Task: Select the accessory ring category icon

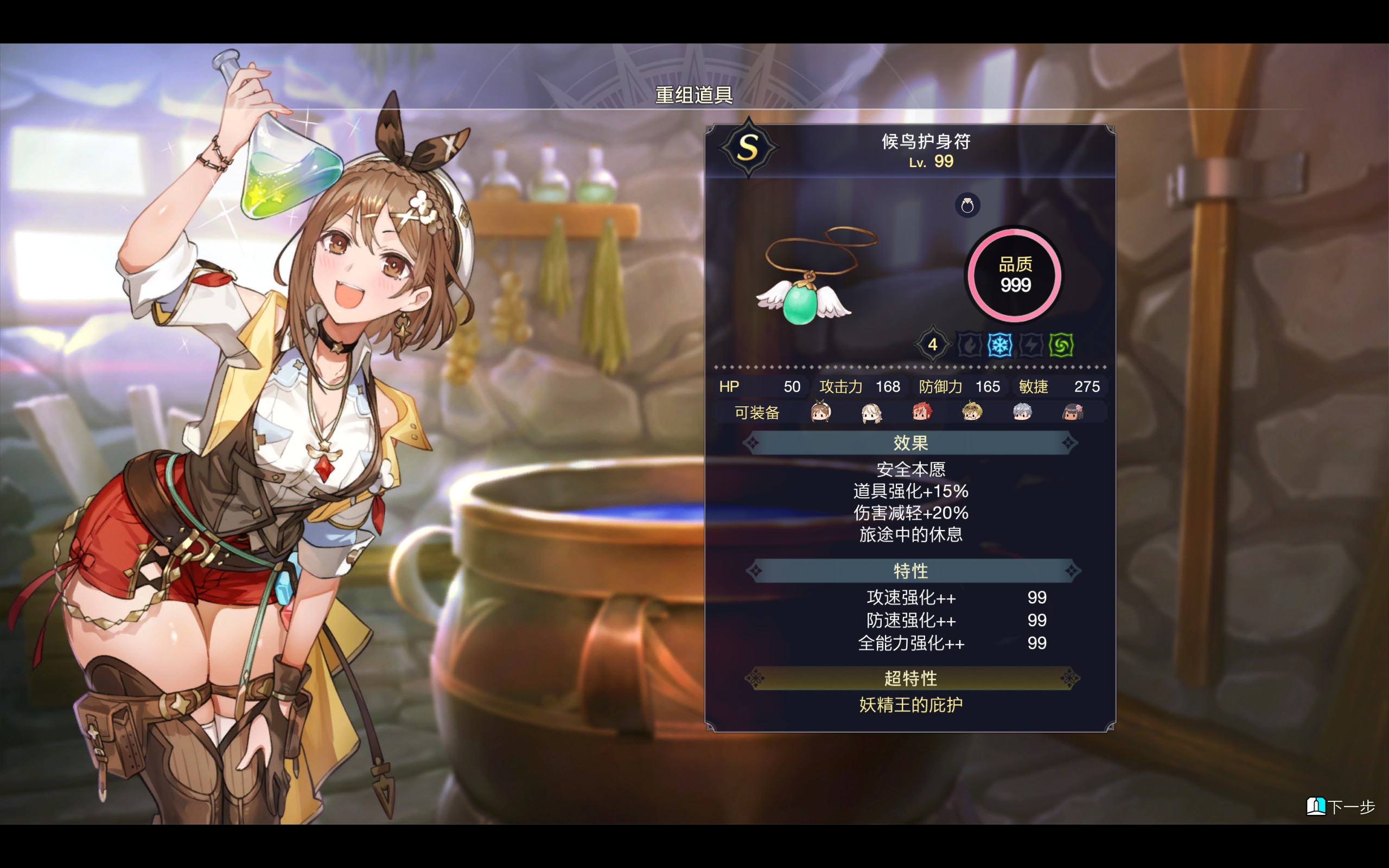Action: [x=967, y=206]
